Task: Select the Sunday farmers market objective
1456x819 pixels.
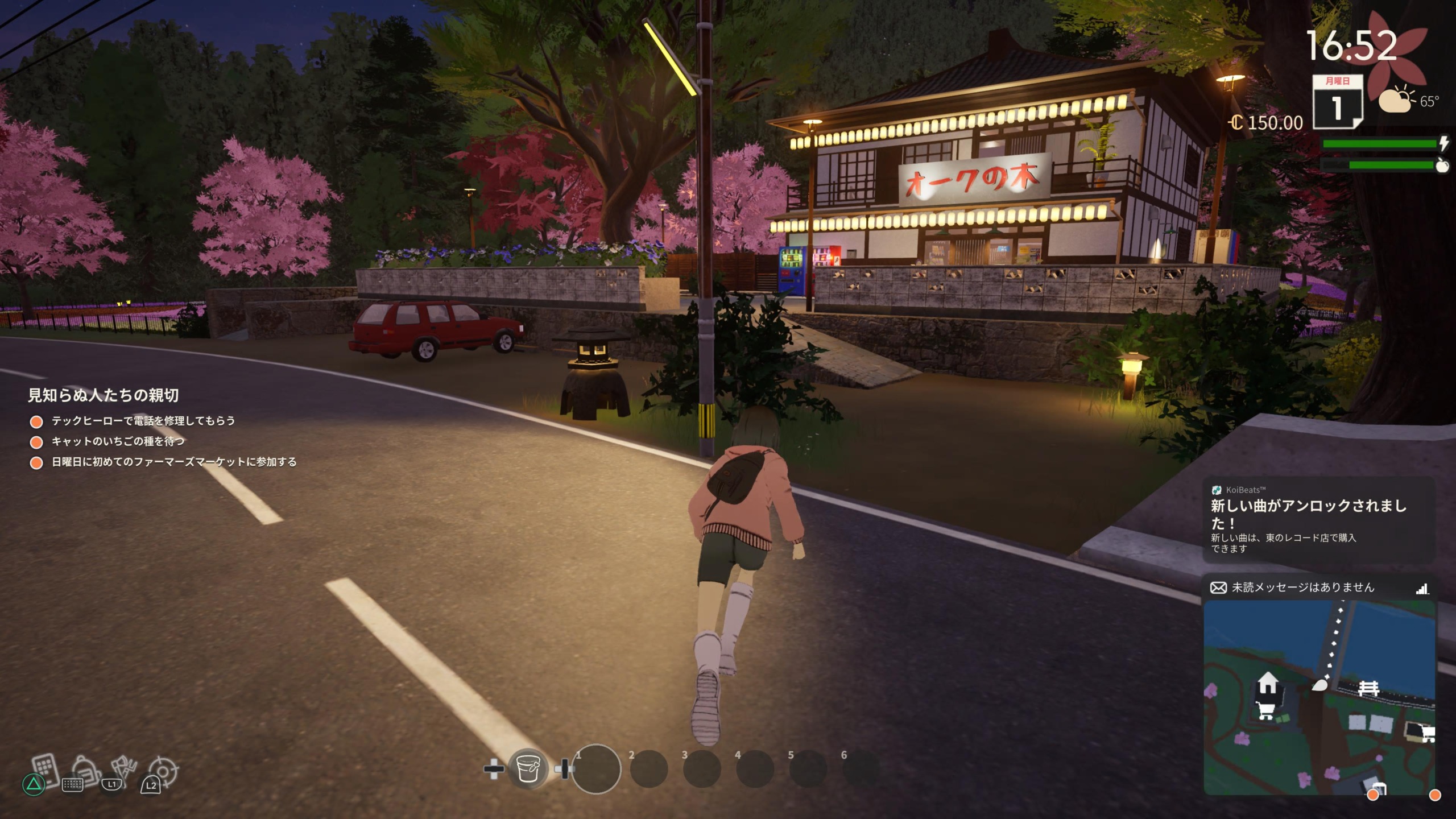Action: [x=174, y=462]
